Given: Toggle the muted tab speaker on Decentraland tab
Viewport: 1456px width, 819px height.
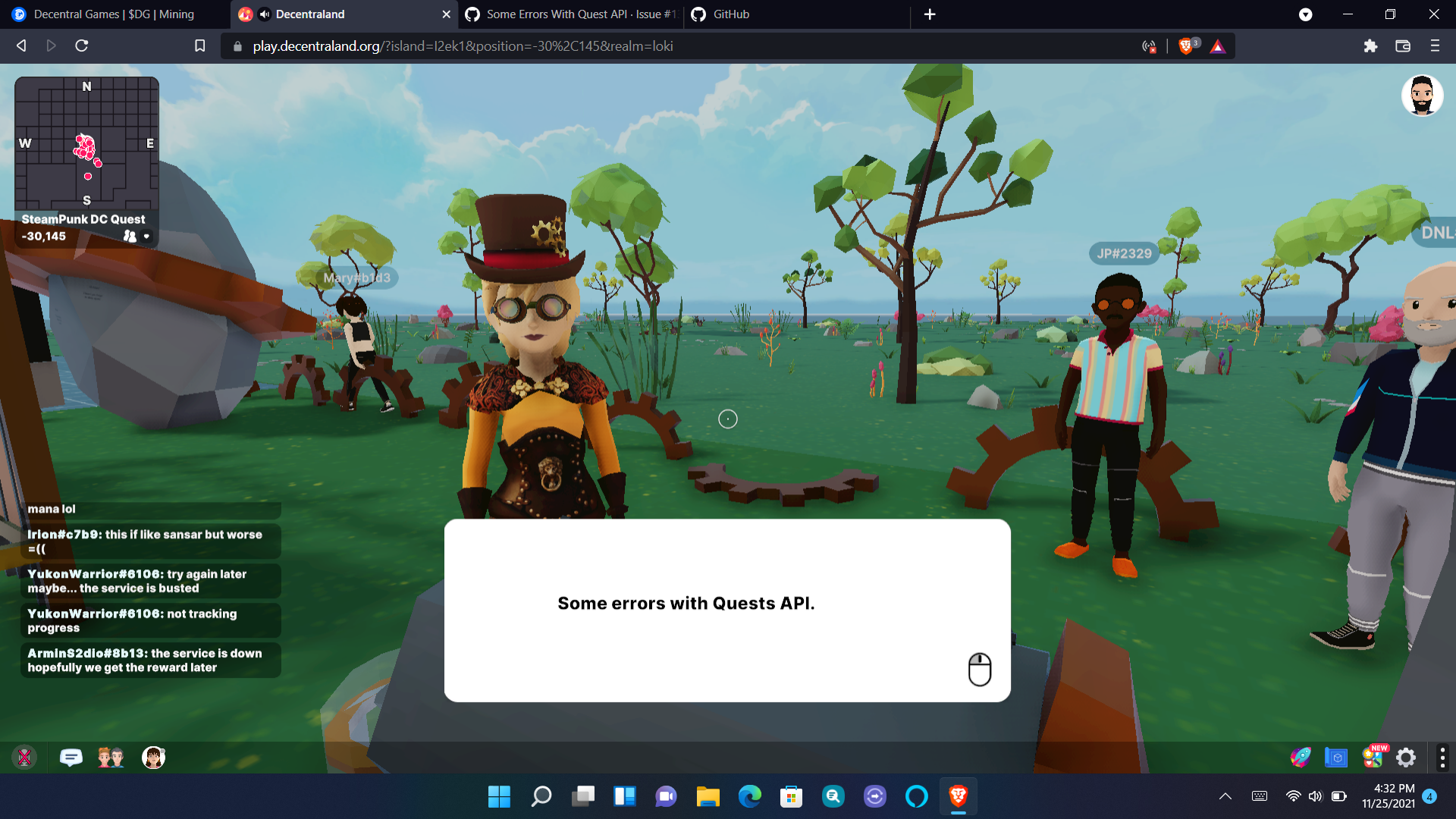Looking at the screenshot, I should pyautogui.click(x=263, y=14).
